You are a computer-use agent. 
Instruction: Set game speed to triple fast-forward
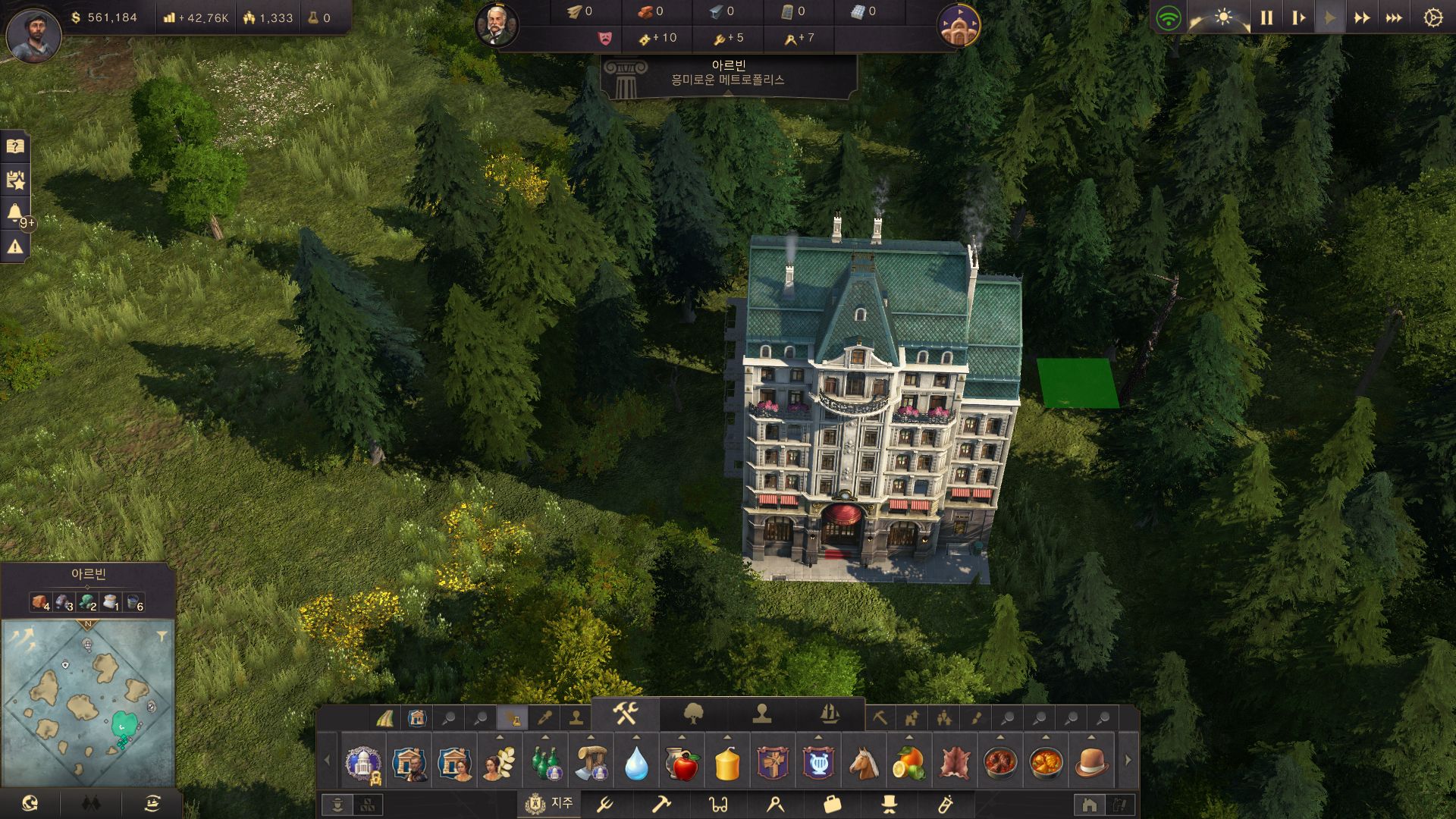(1394, 17)
